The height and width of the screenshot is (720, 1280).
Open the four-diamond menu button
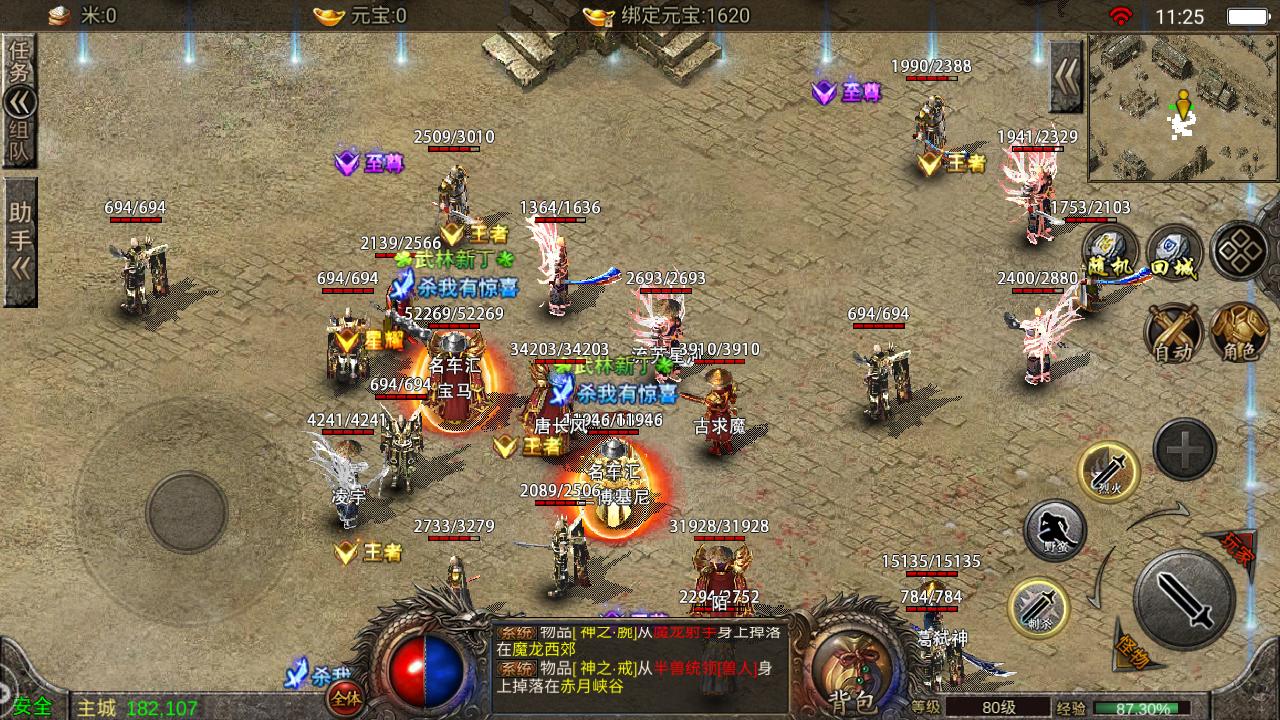coord(1240,250)
